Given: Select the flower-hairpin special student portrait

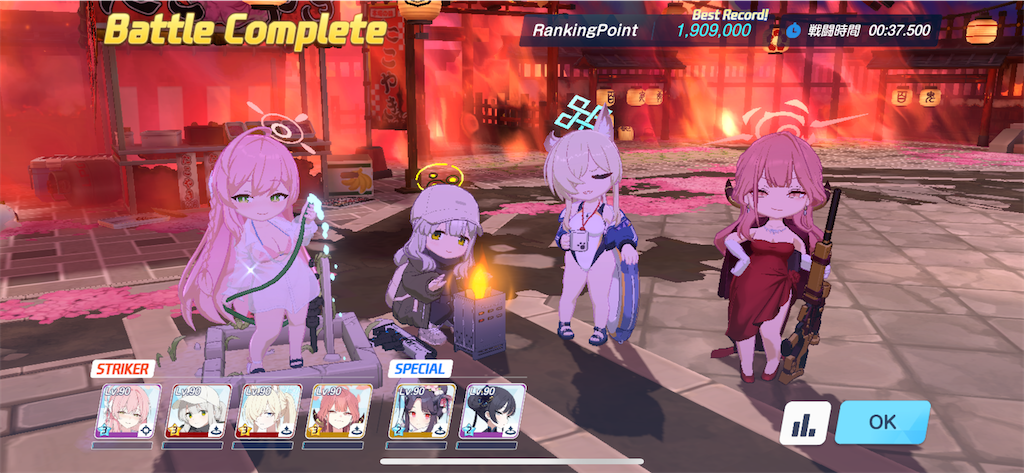Looking at the screenshot, I should [x=422, y=412].
